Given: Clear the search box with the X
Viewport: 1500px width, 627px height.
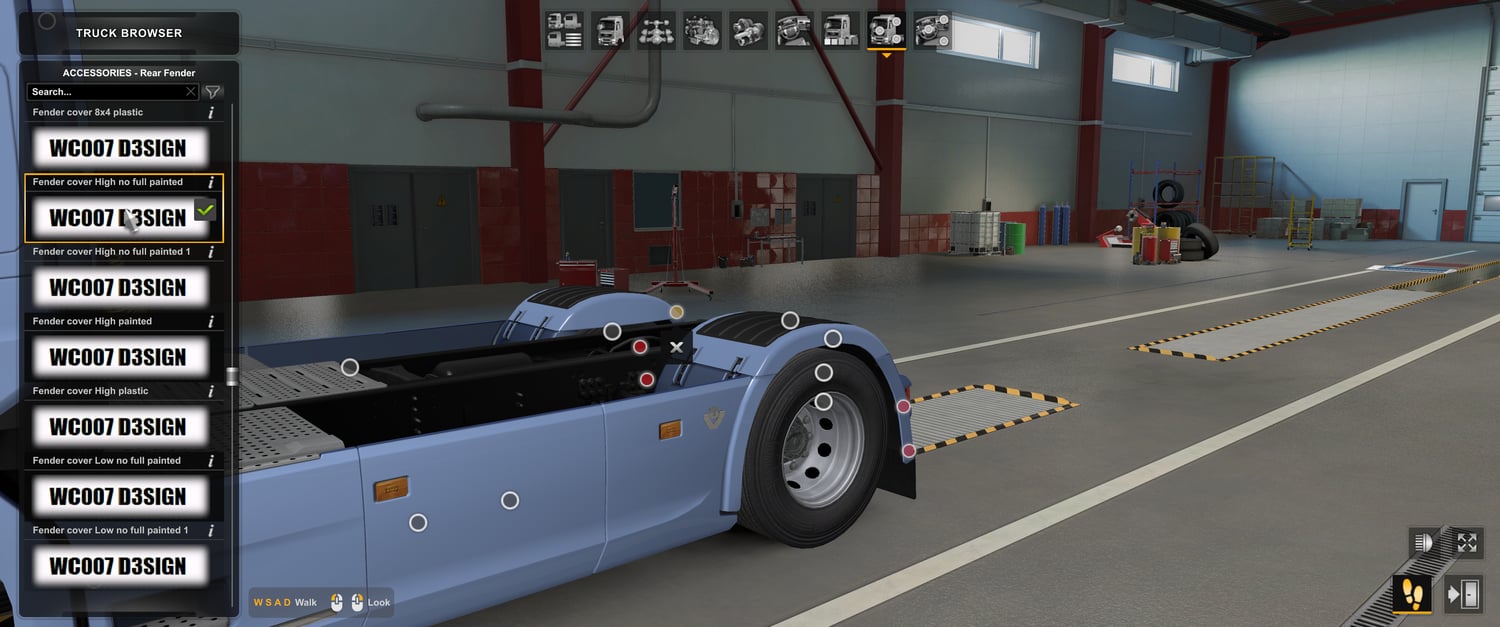Looking at the screenshot, I should pos(191,92).
